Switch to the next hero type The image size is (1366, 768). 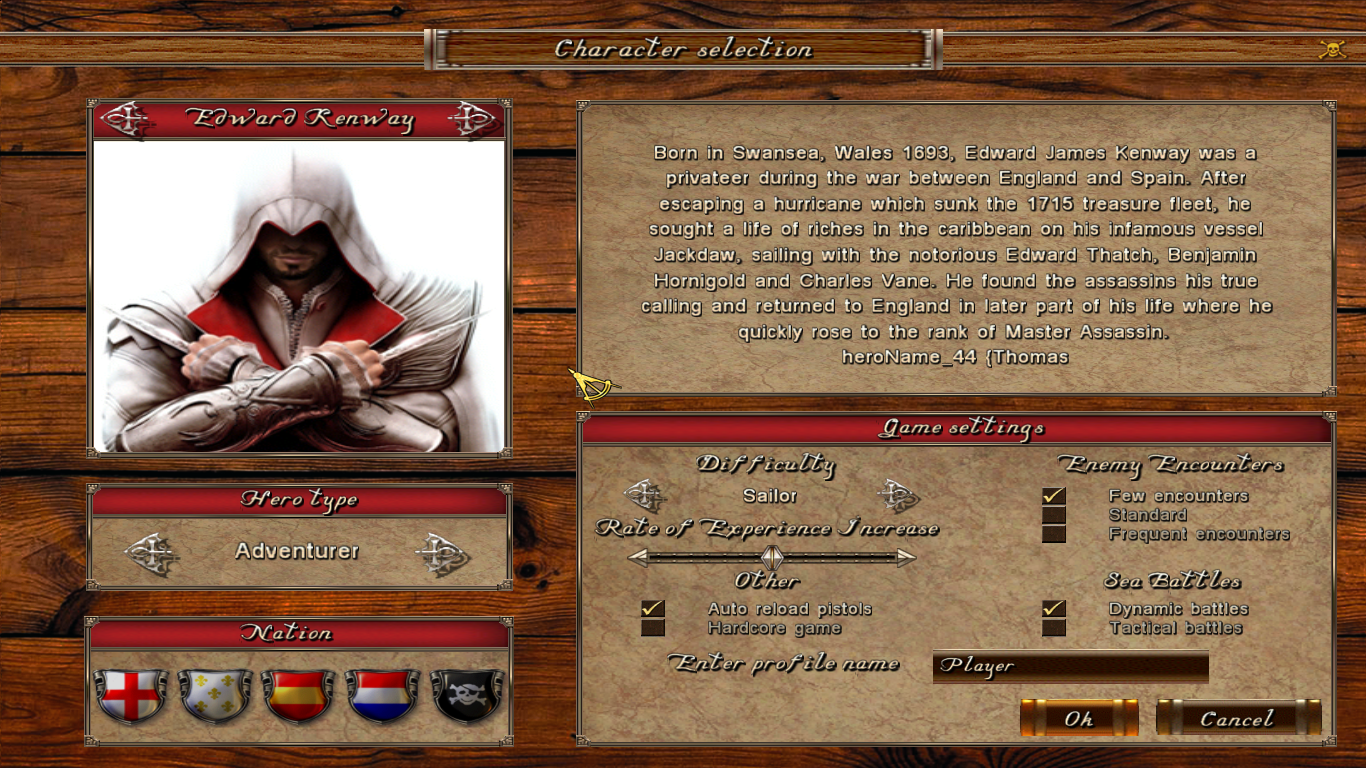441,552
